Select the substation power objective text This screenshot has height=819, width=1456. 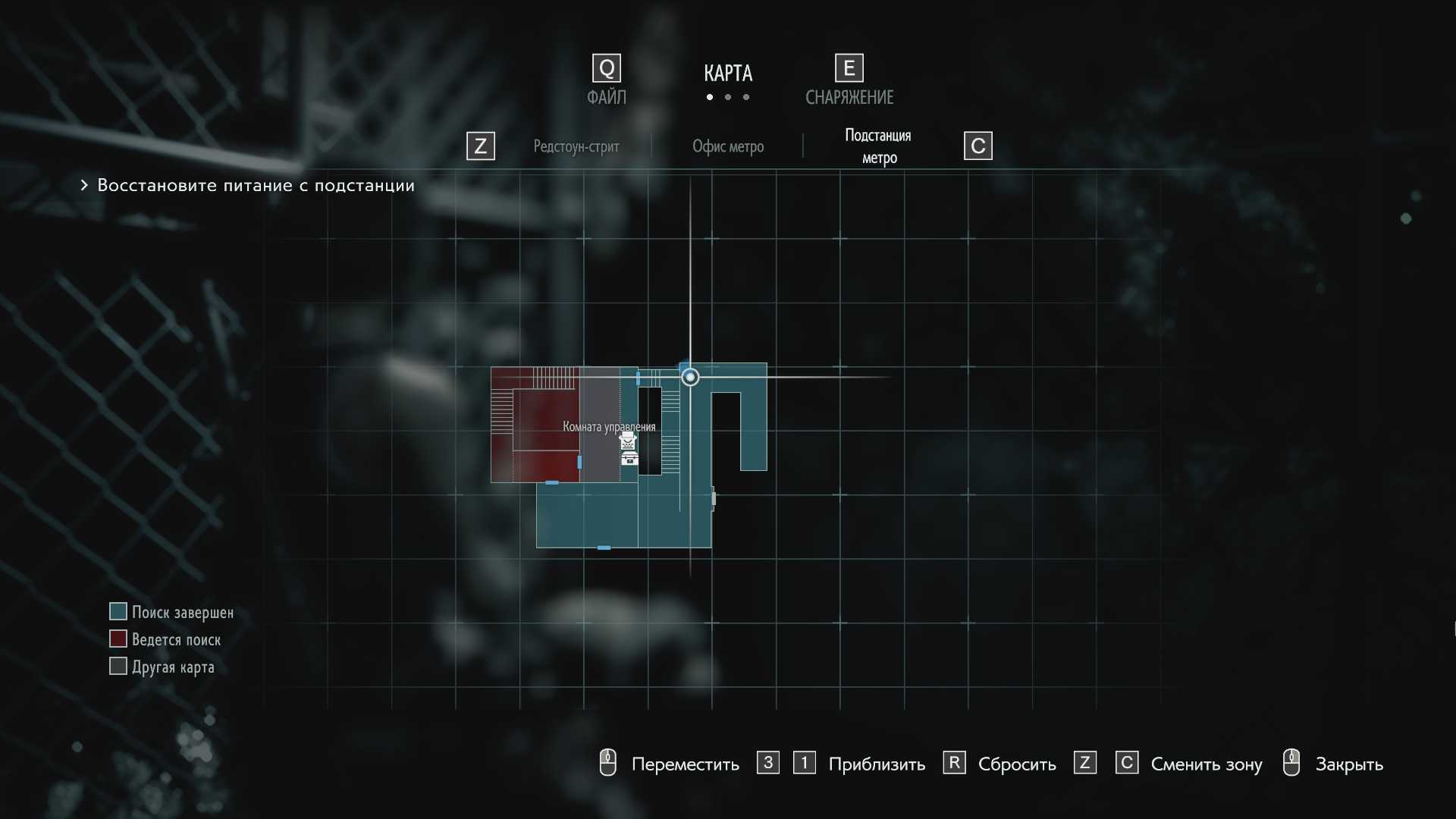click(x=256, y=186)
